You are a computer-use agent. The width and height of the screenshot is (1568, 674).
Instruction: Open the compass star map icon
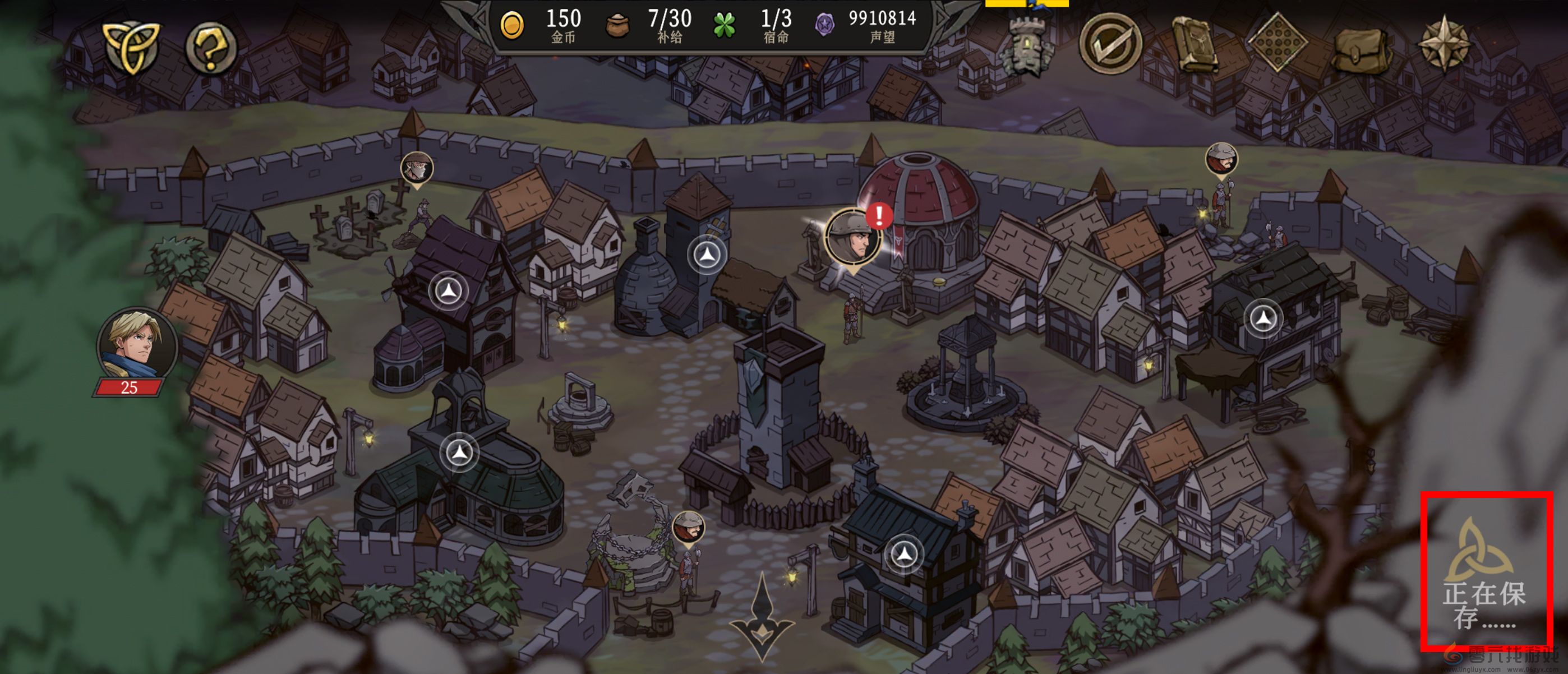coord(1443,44)
